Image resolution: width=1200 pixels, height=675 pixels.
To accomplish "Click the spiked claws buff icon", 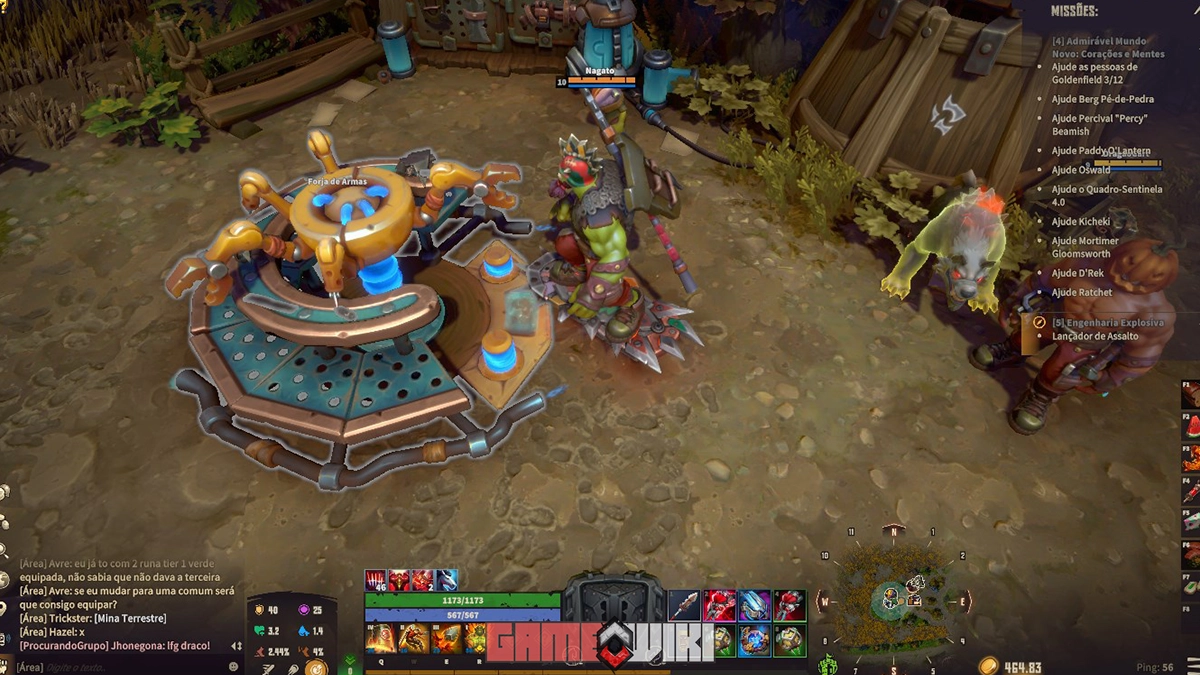I will (x=376, y=581).
